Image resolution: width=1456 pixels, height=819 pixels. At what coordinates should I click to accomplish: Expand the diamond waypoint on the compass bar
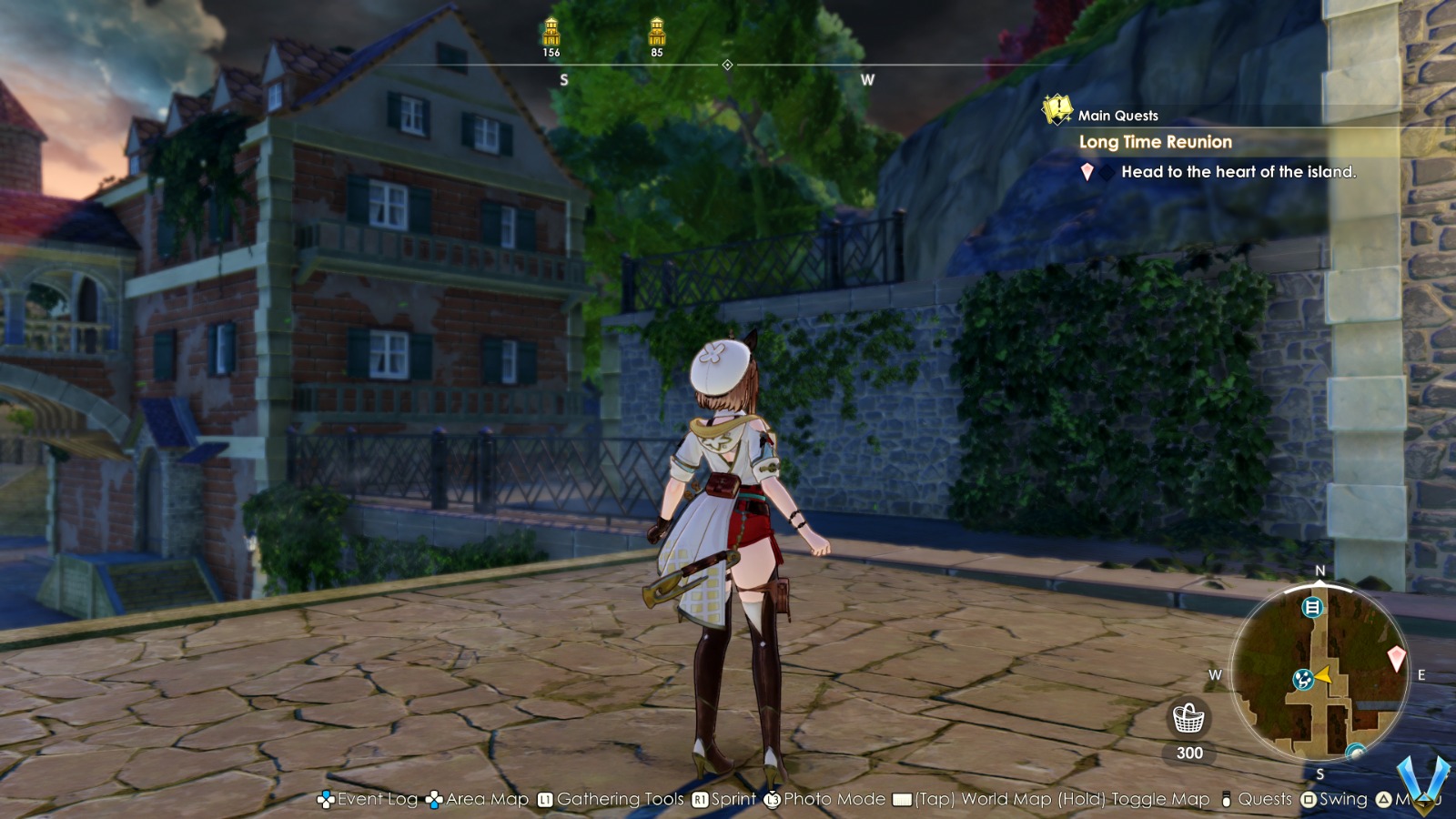[728, 65]
